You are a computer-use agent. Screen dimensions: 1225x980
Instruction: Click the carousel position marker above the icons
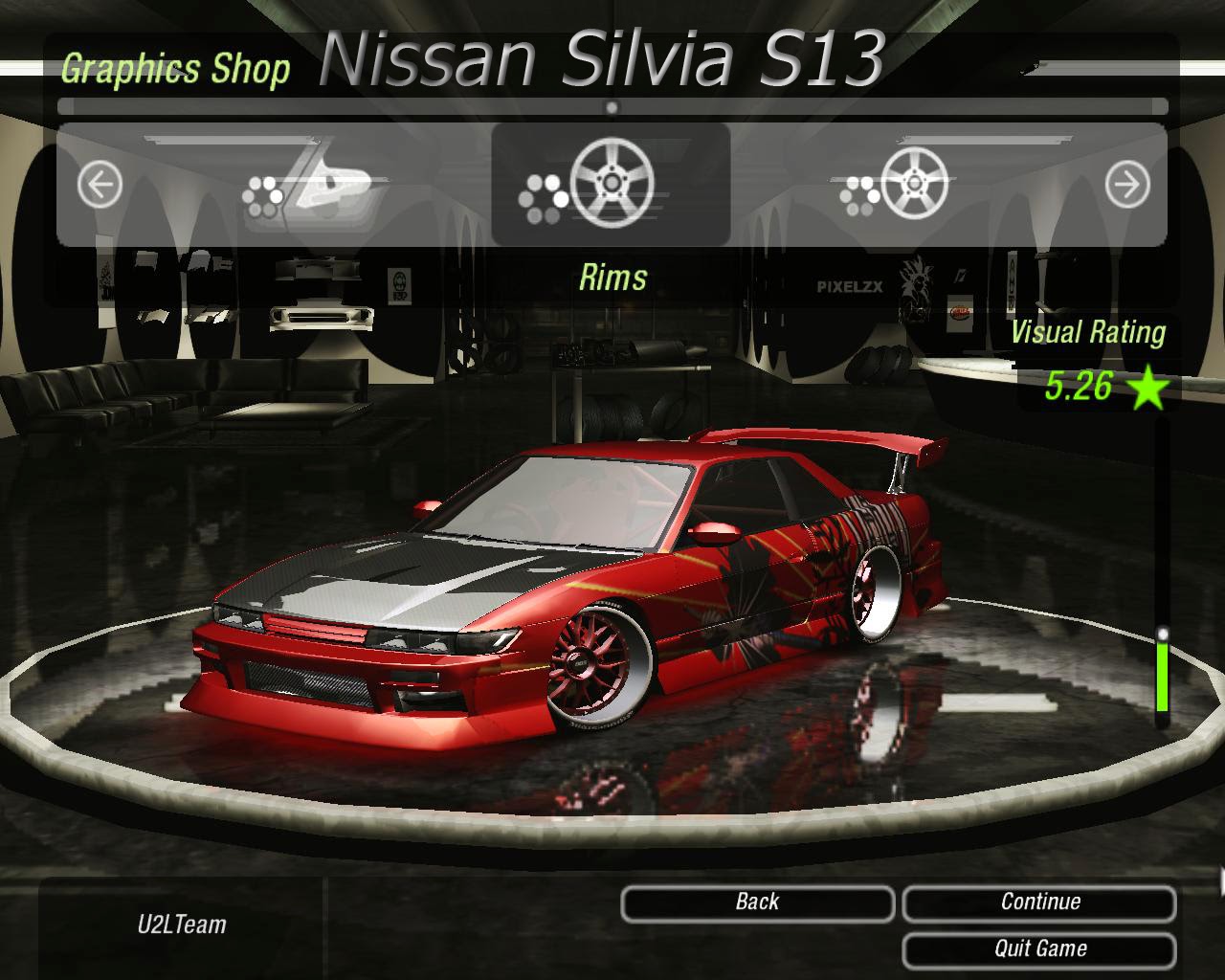[x=612, y=109]
